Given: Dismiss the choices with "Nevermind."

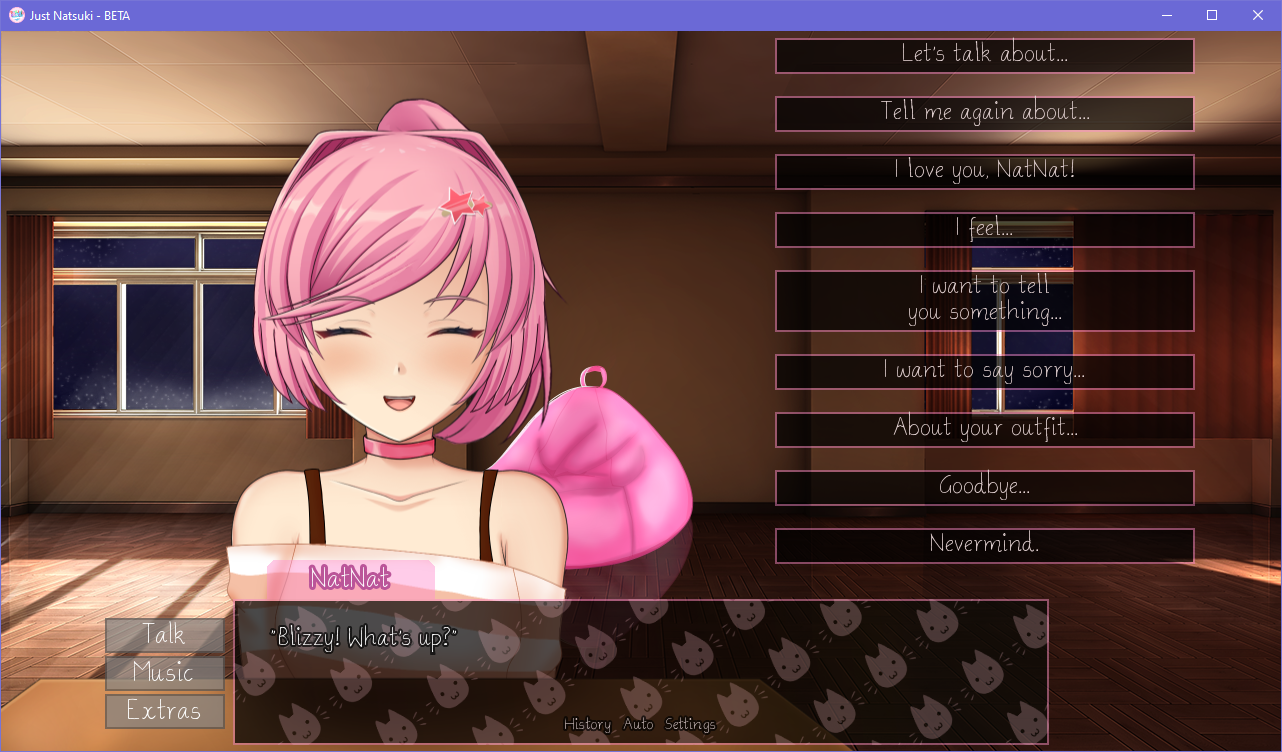Looking at the screenshot, I should click(984, 545).
